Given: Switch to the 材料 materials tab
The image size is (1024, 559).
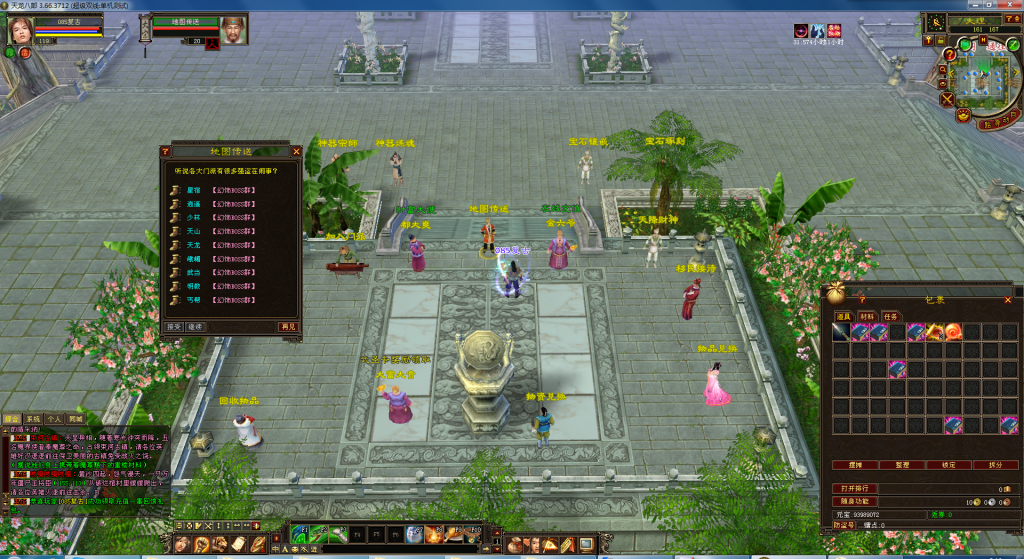Looking at the screenshot, I should pos(866,316).
